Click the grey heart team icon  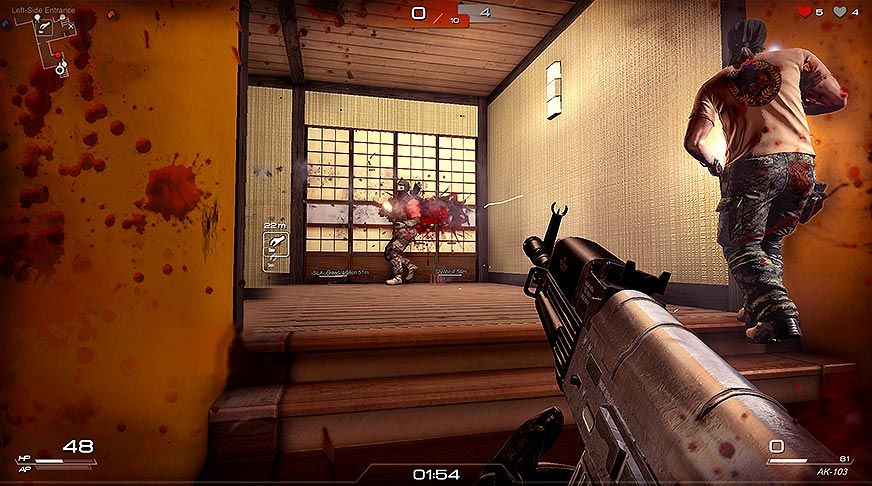coord(841,12)
